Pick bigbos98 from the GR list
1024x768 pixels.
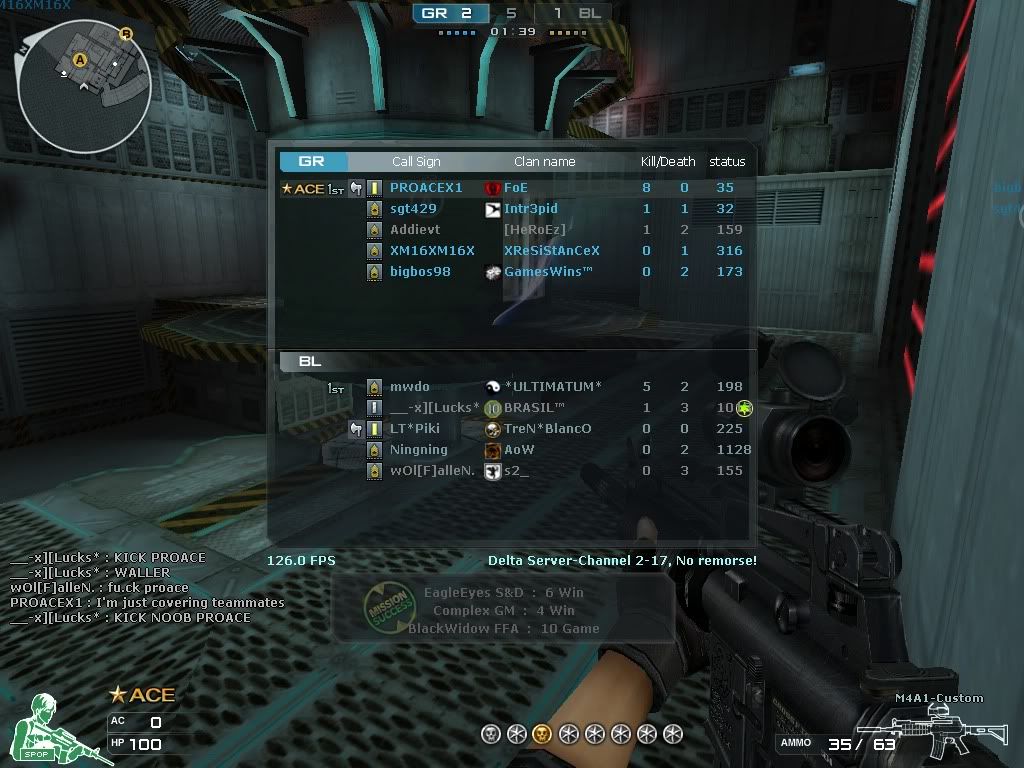pos(420,272)
